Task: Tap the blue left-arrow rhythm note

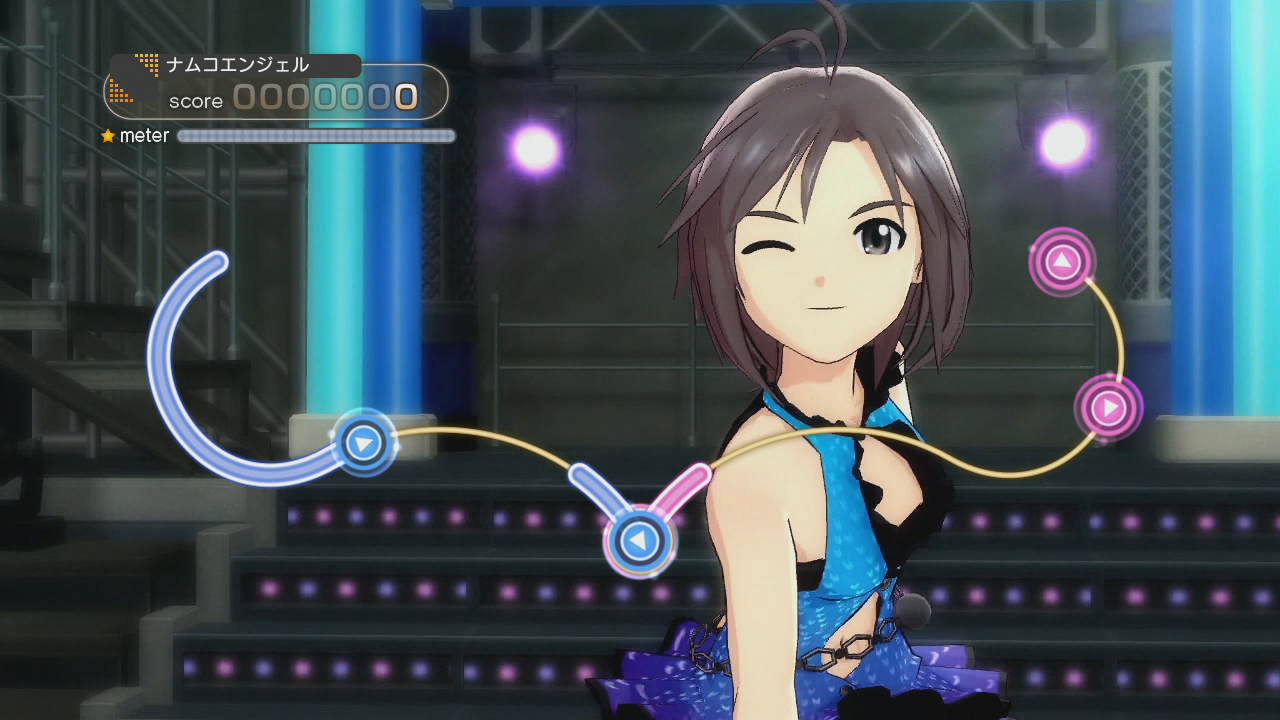Action: click(638, 541)
